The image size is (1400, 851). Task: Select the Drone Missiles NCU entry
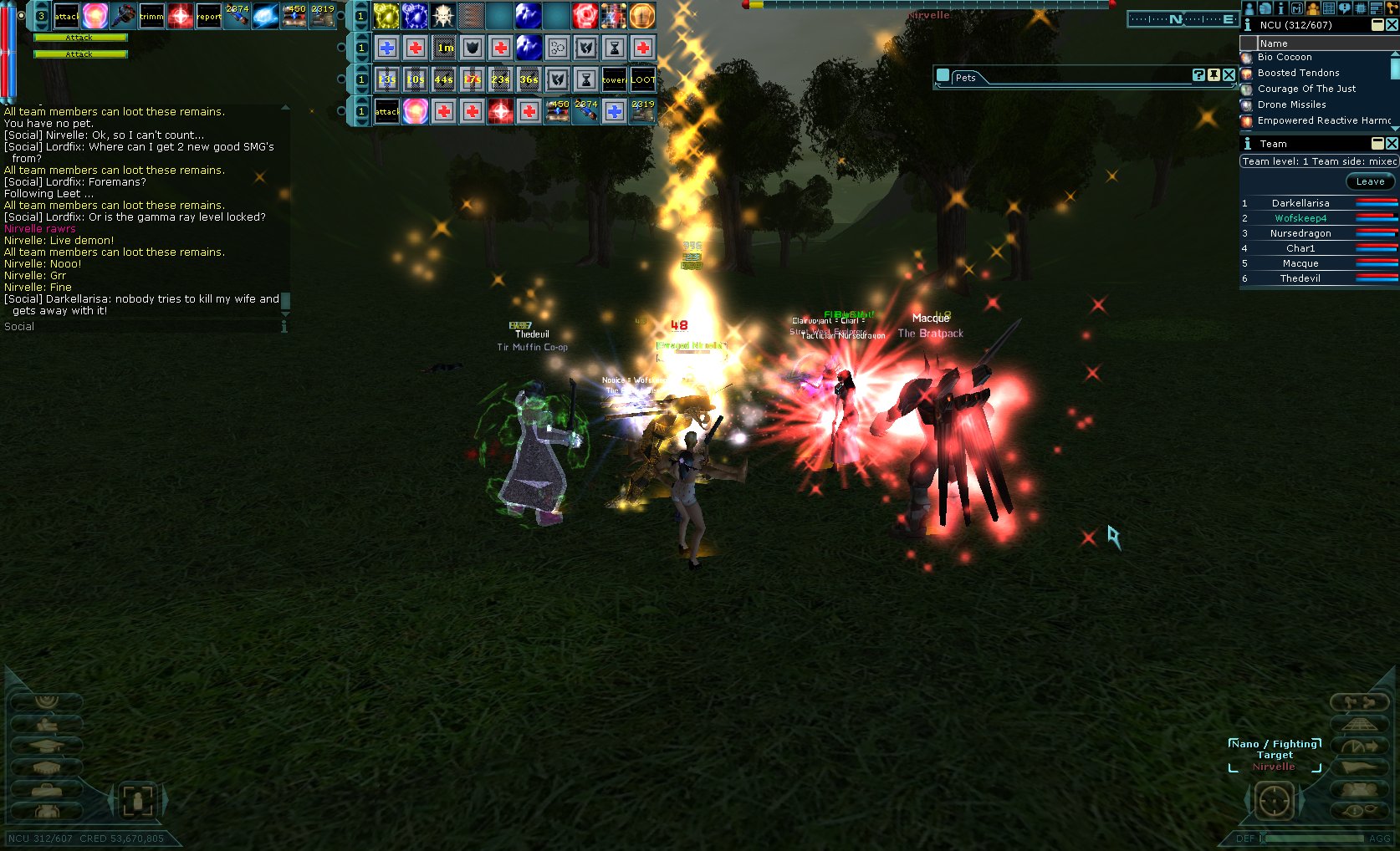pyautogui.click(x=1291, y=104)
